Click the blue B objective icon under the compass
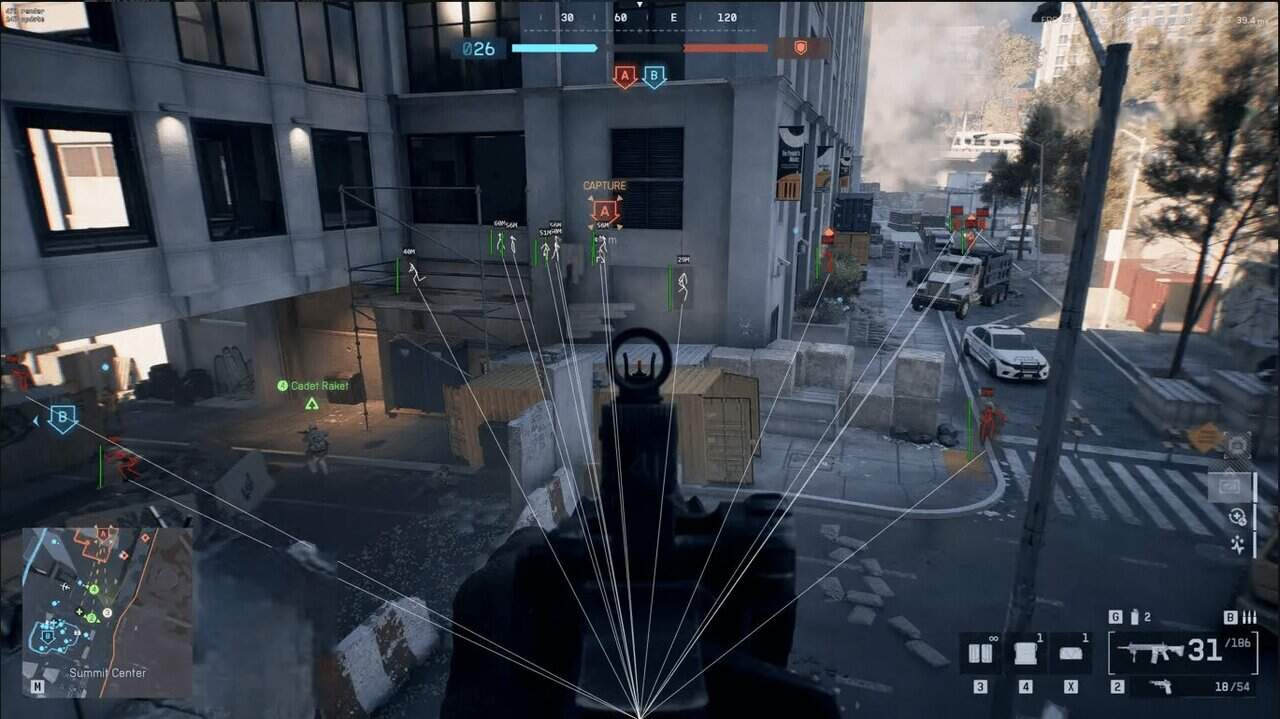Image resolution: width=1280 pixels, height=719 pixels. pyautogui.click(x=654, y=77)
